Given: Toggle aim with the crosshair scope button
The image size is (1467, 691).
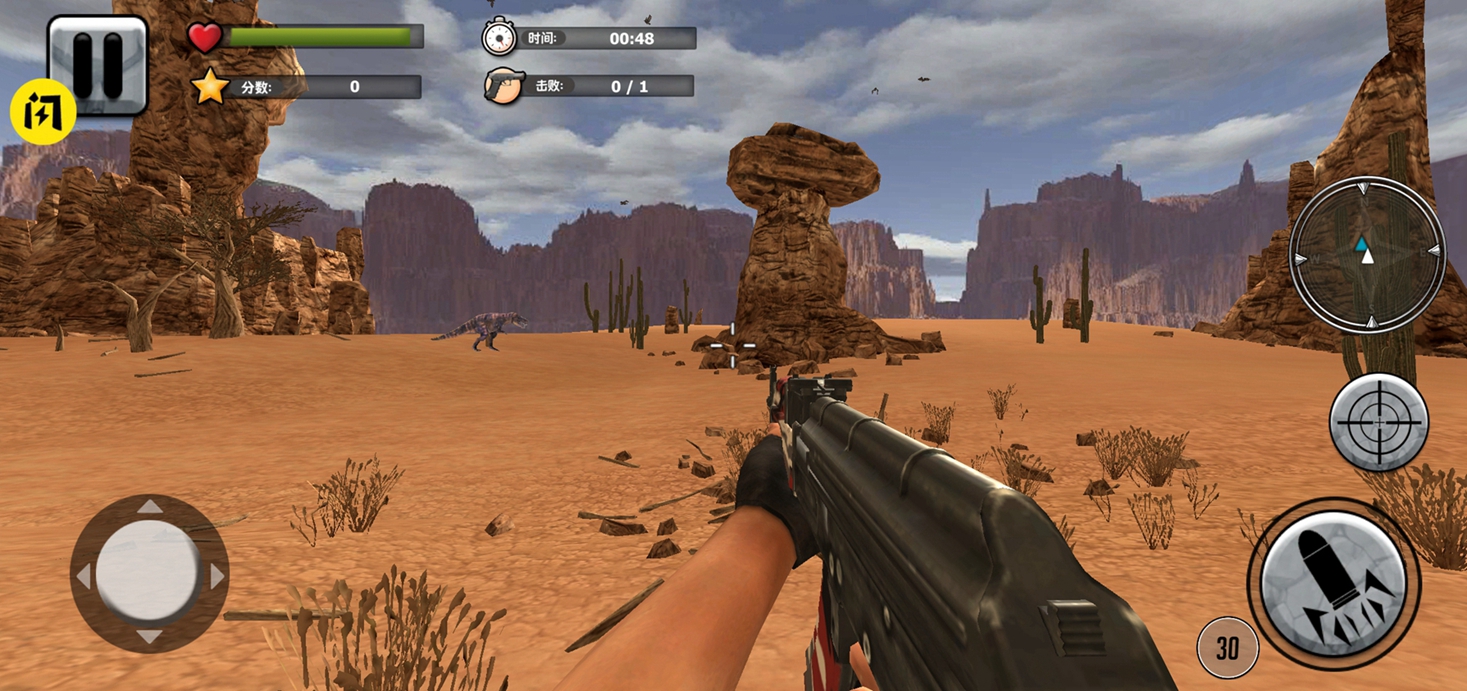Looking at the screenshot, I should (x=1378, y=422).
